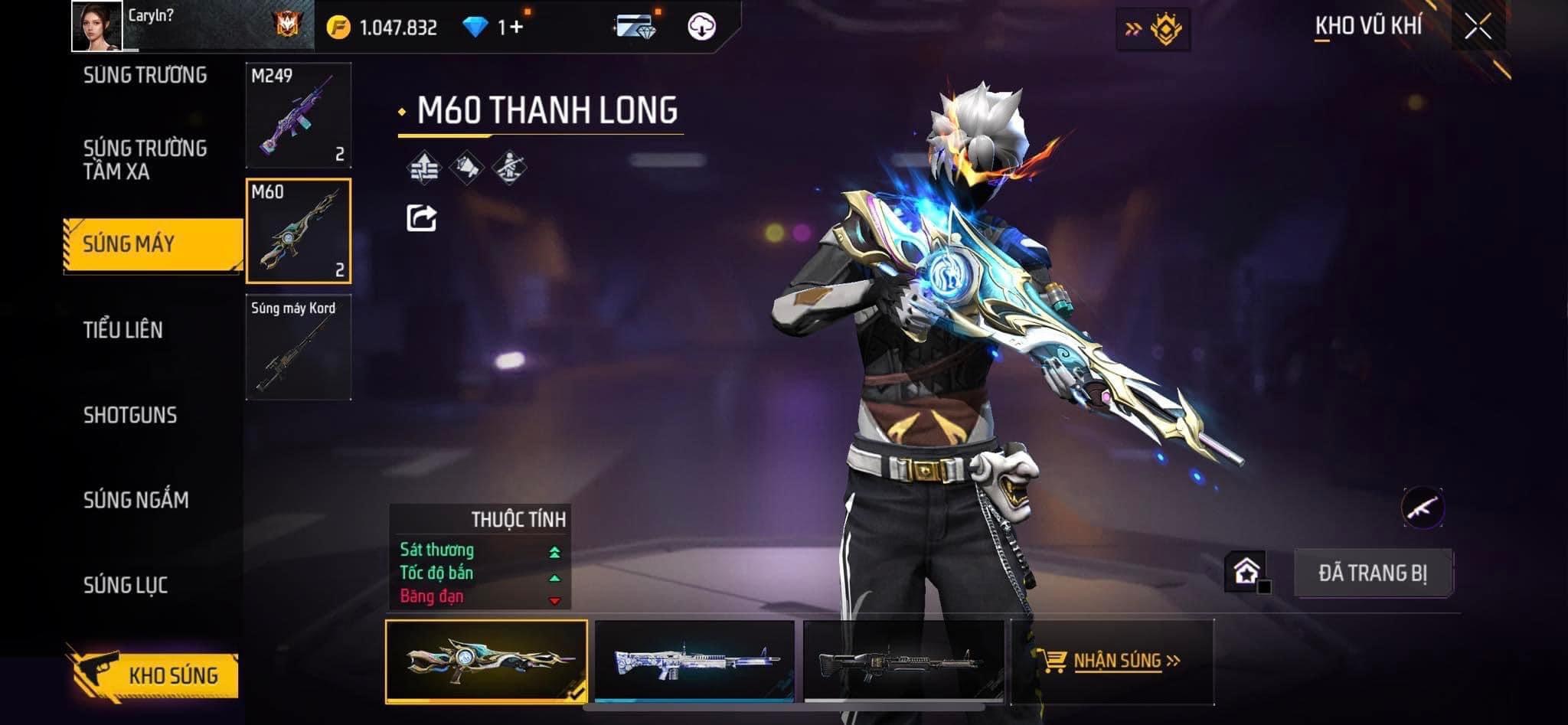Add diamonds with the plus button
1568x725 pixels.
click(515, 28)
